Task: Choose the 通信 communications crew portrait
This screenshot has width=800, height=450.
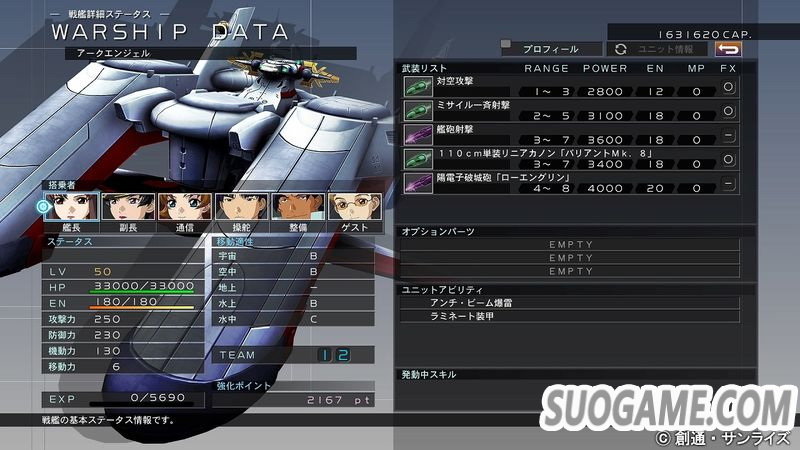Action: tap(186, 206)
